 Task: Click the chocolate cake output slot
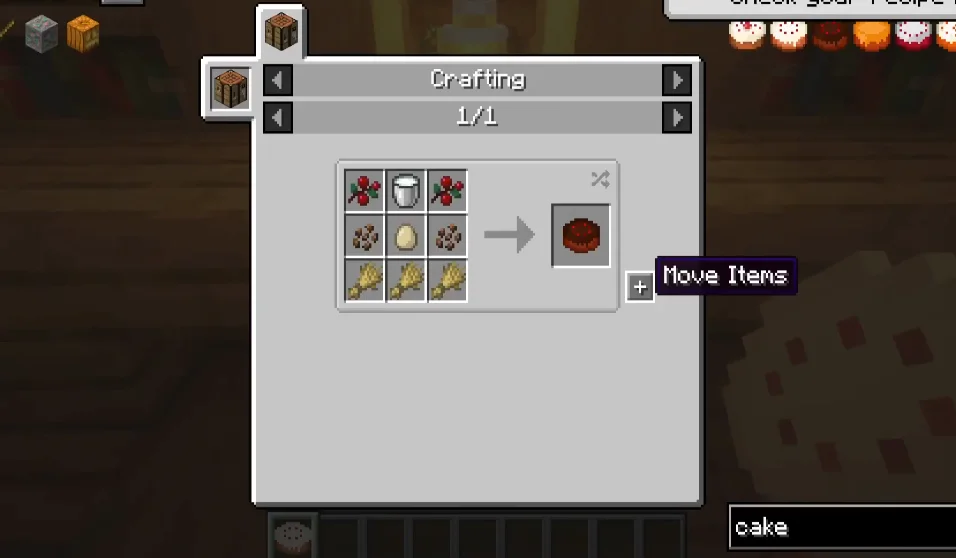[x=580, y=235]
